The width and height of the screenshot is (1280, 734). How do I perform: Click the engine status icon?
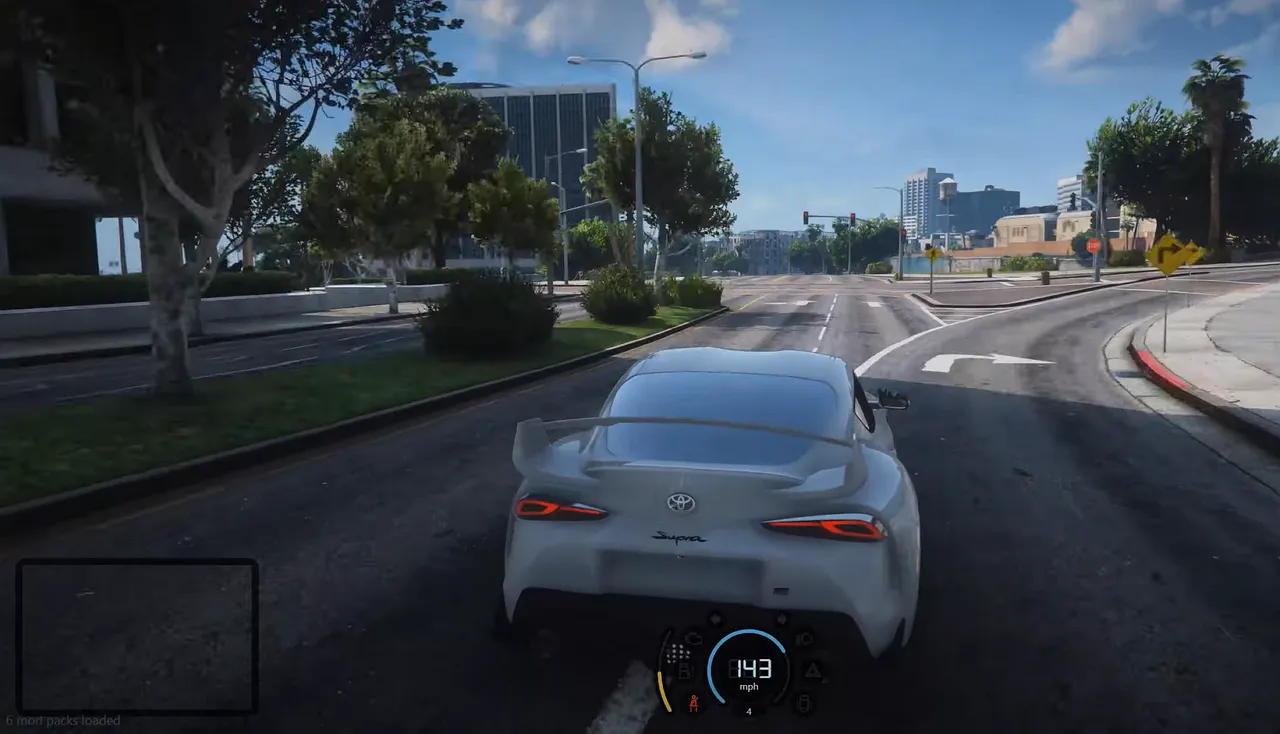point(693,637)
